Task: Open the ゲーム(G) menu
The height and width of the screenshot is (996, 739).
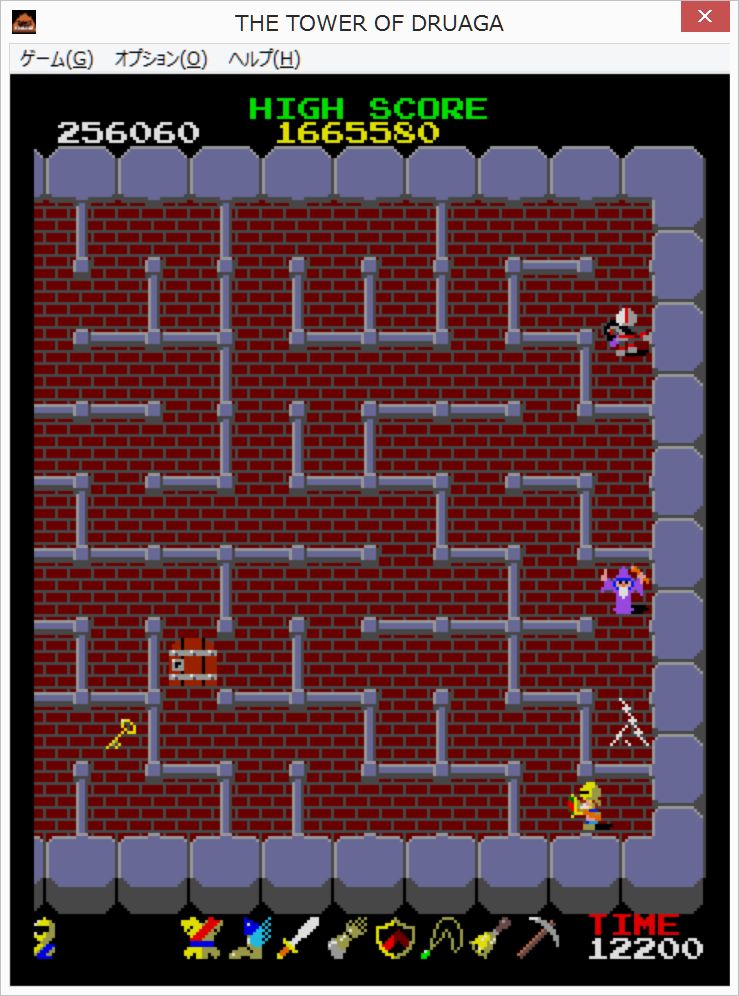Action: pyautogui.click(x=56, y=59)
